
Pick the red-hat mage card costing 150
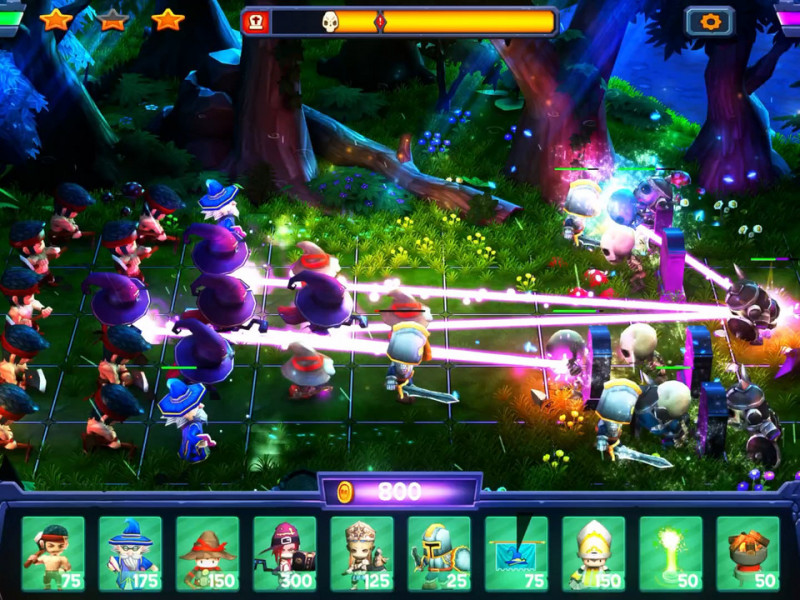(208, 553)
